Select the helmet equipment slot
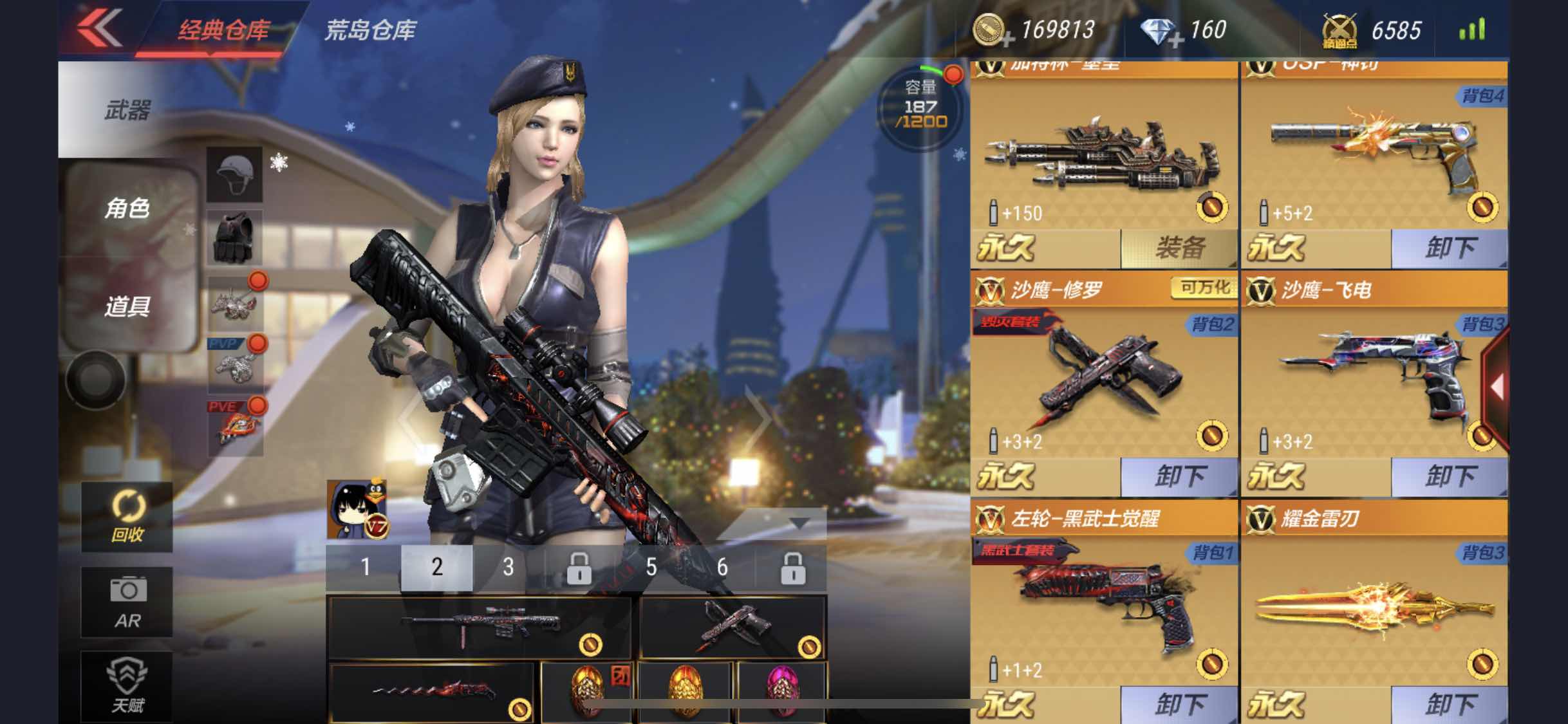This screenshot has height=724, width=1568. click(x=235, y=172)
